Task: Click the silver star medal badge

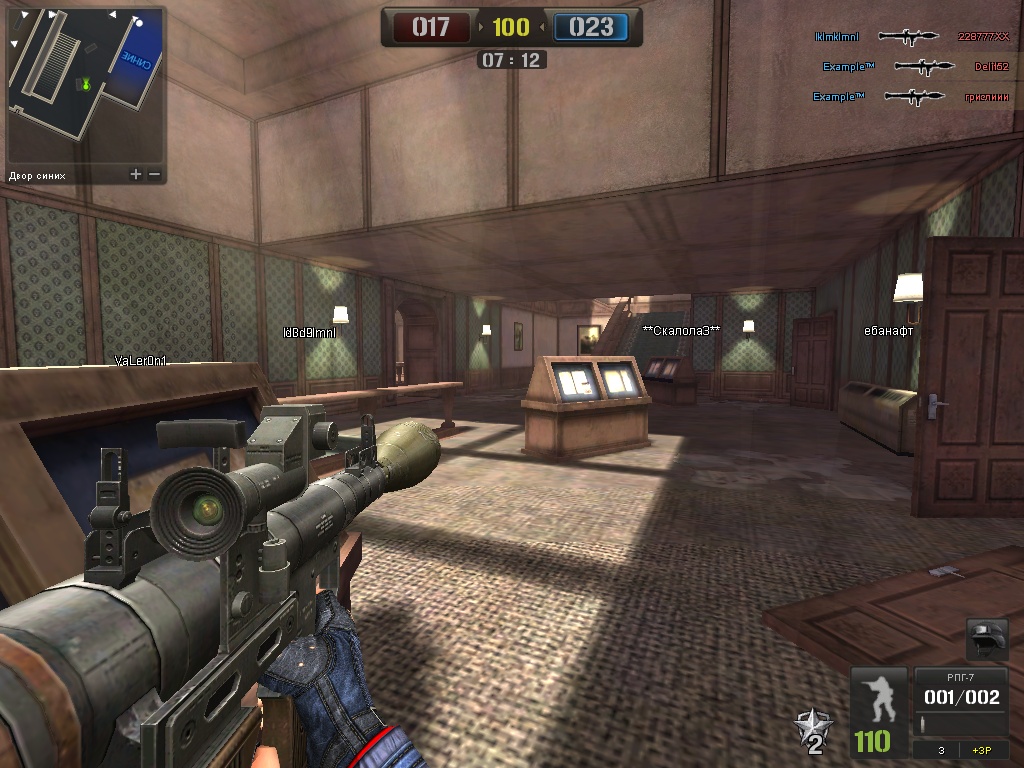Action: click(812, 731)
